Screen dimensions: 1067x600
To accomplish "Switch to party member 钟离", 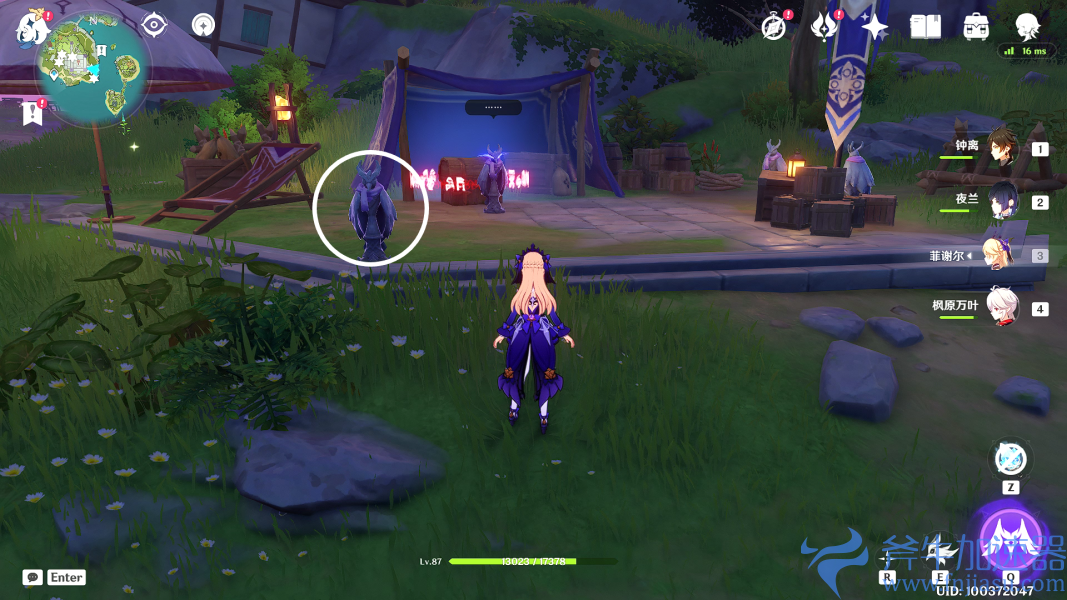I will tap(1002, 149).
